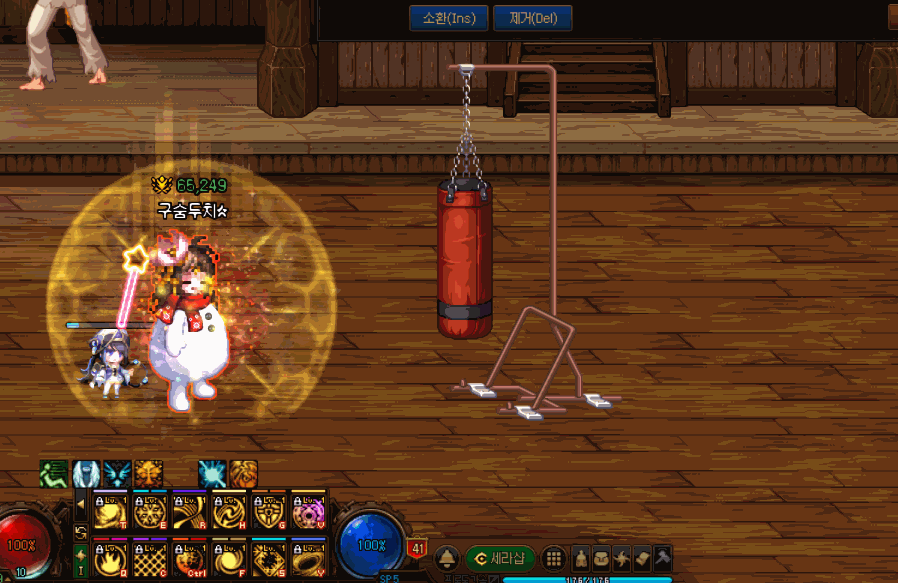The width and height of the screenshot is (898, 583).
Task: Open the notification bell
Action: tap(447, 558)
